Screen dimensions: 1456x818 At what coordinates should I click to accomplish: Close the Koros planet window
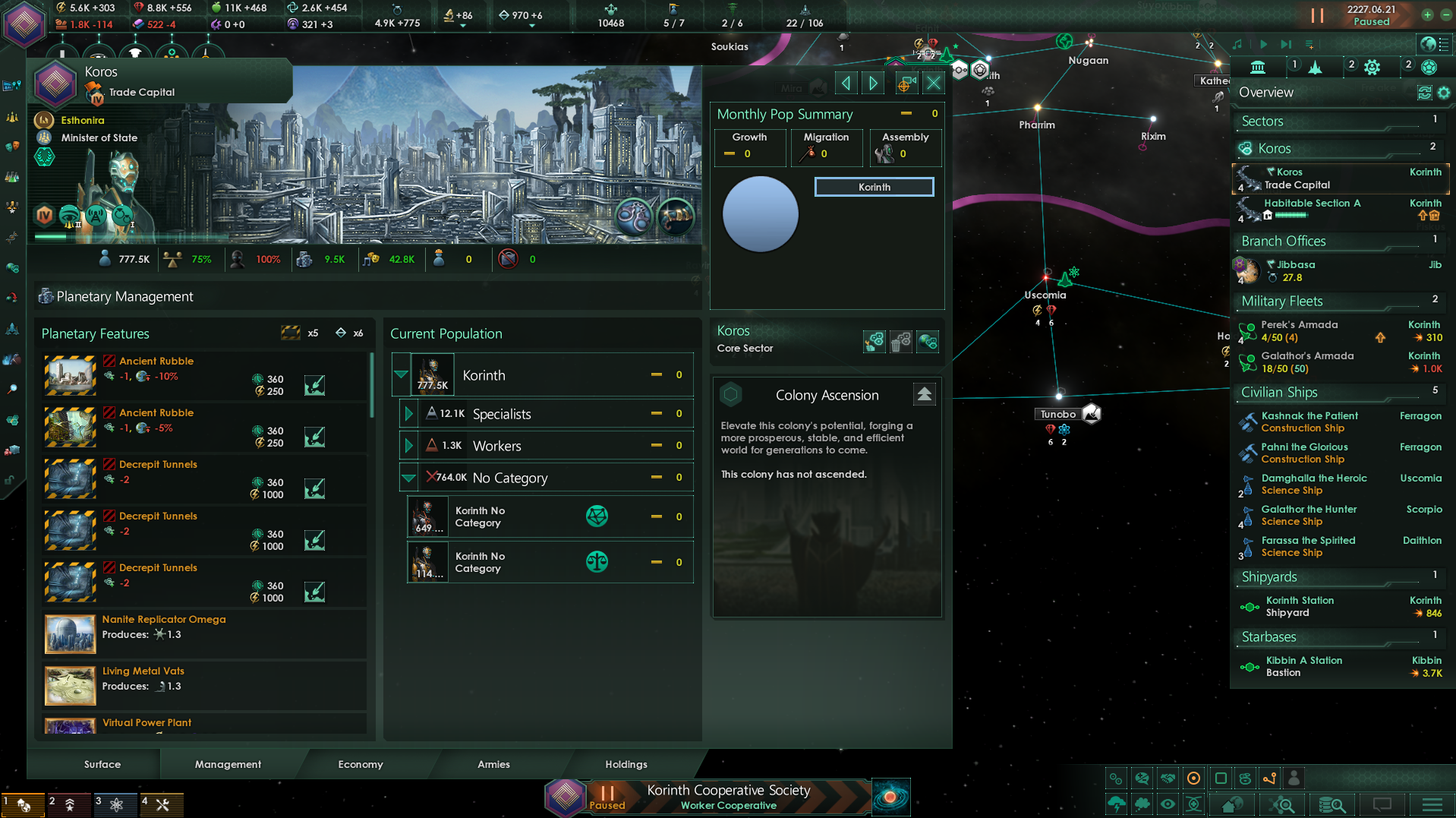(934, 83)
